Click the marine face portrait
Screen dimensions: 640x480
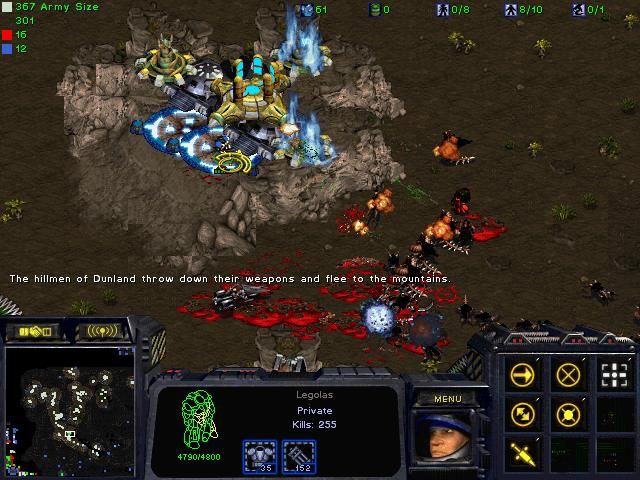tap(445, 440)
